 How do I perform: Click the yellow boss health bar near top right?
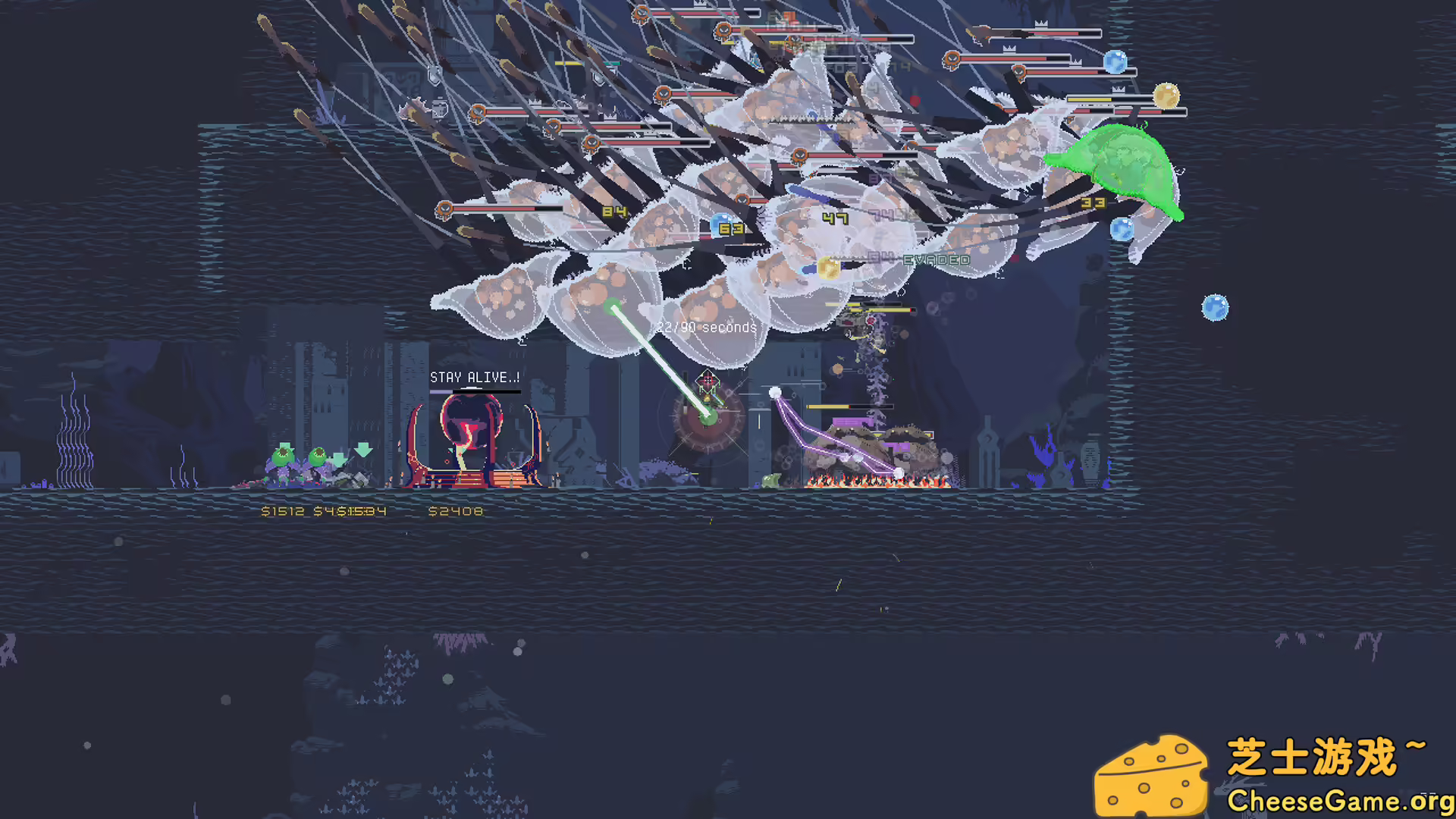point(1090,99)
